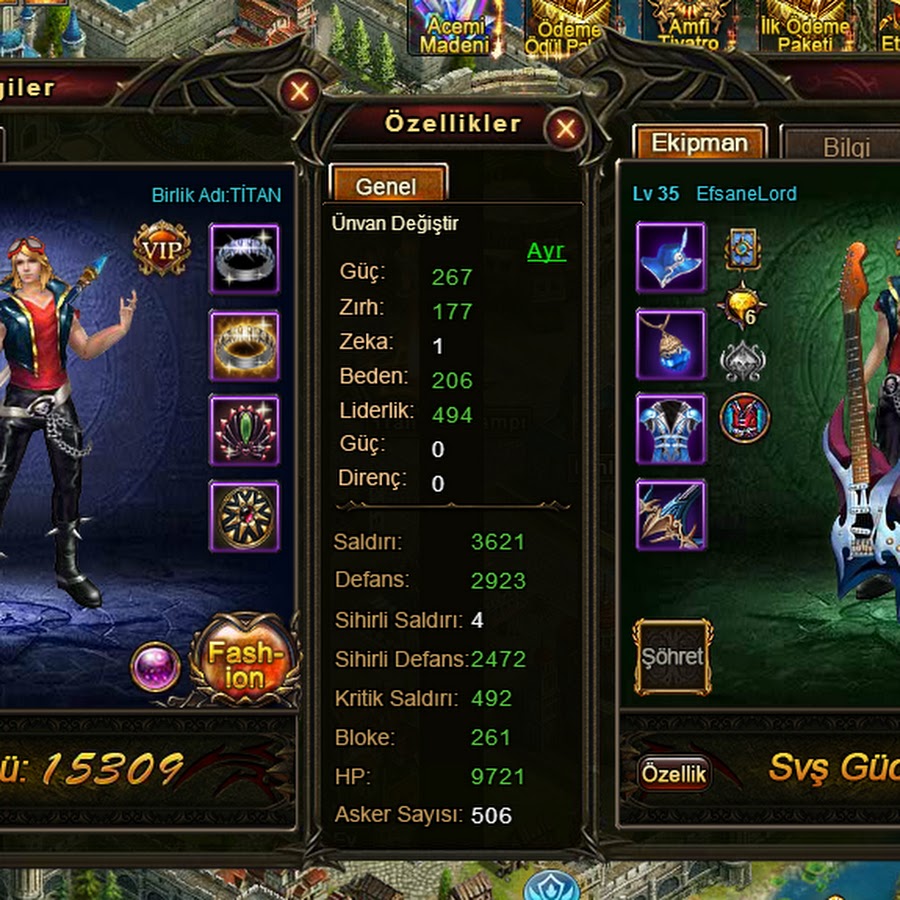Open the Şöhret button
Screen dimensions: 900x900
coord(673,657)
